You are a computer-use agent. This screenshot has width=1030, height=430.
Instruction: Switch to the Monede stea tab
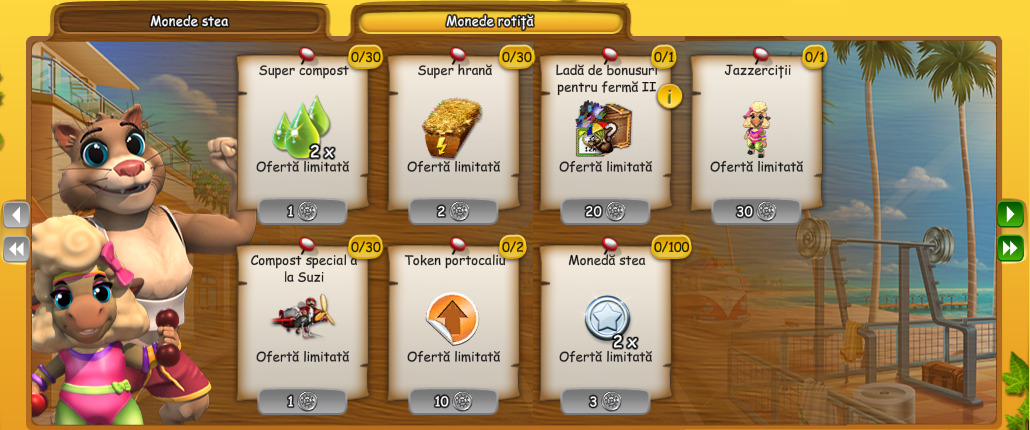pyautogui.click(x=189, y=21)
